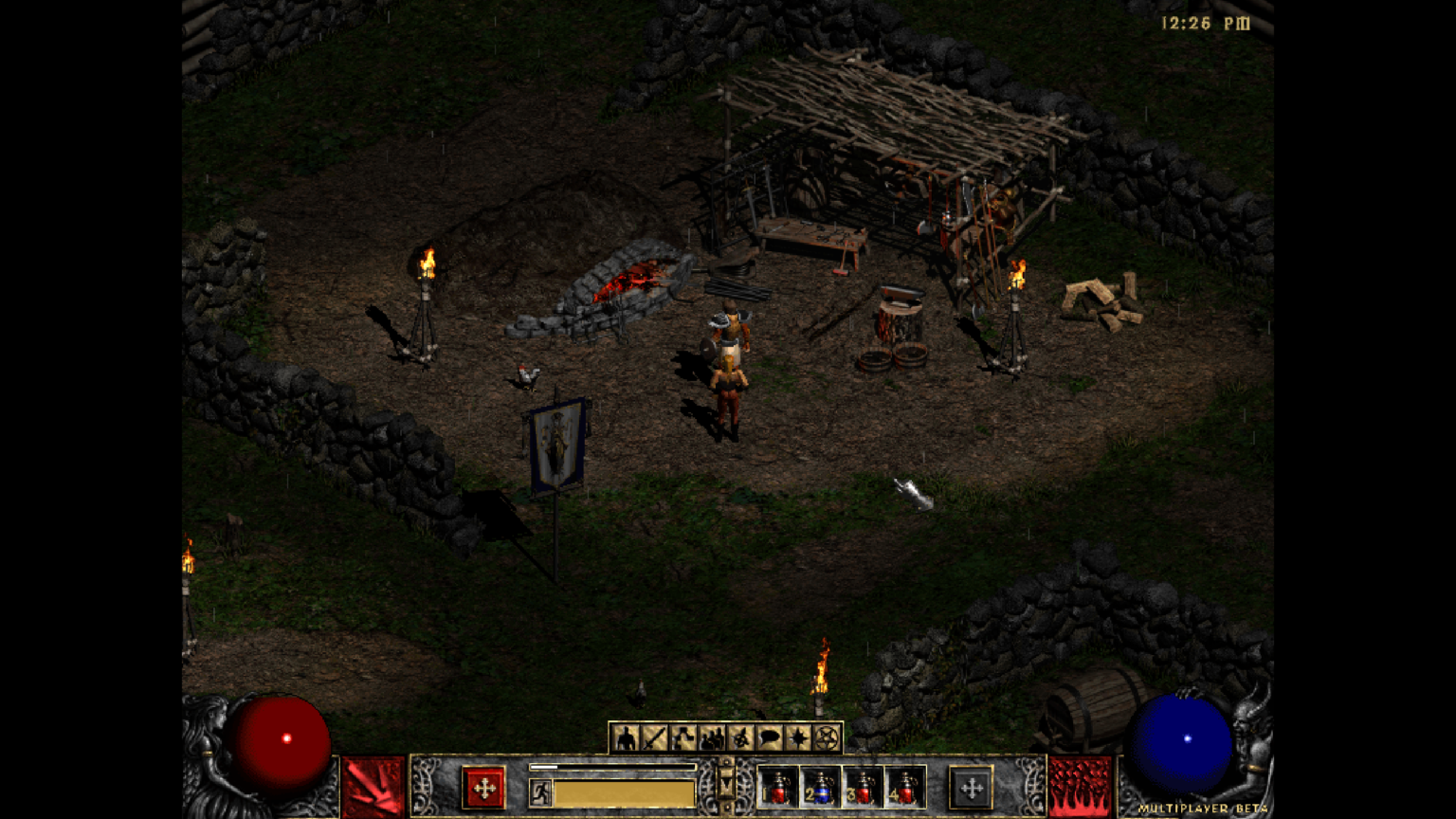This screenshot has height=819, width=1456.
Task: Collapse the mini panel with the arrow button
Action: pos(726,785)
